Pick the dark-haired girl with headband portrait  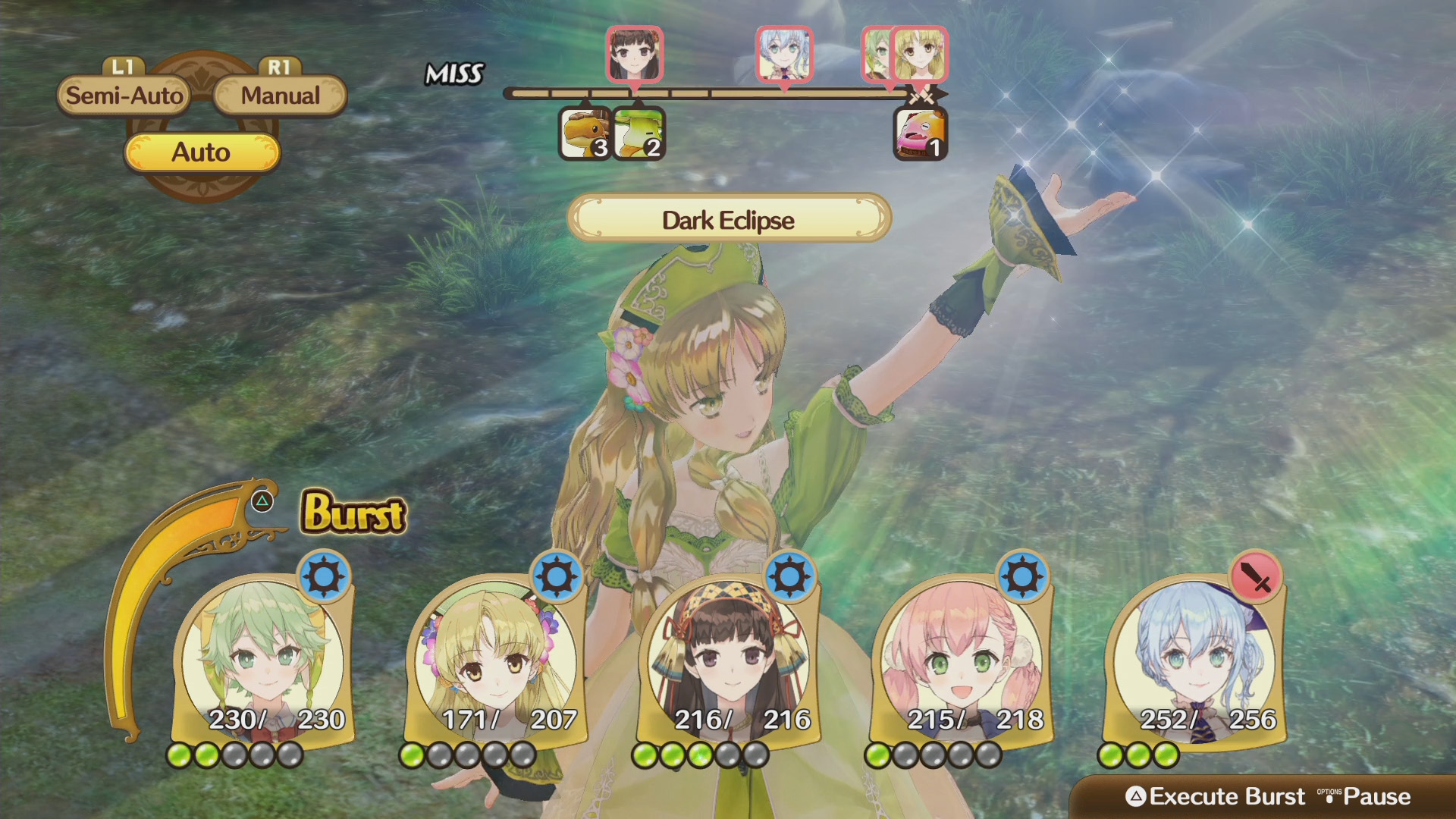pos(728,660)
